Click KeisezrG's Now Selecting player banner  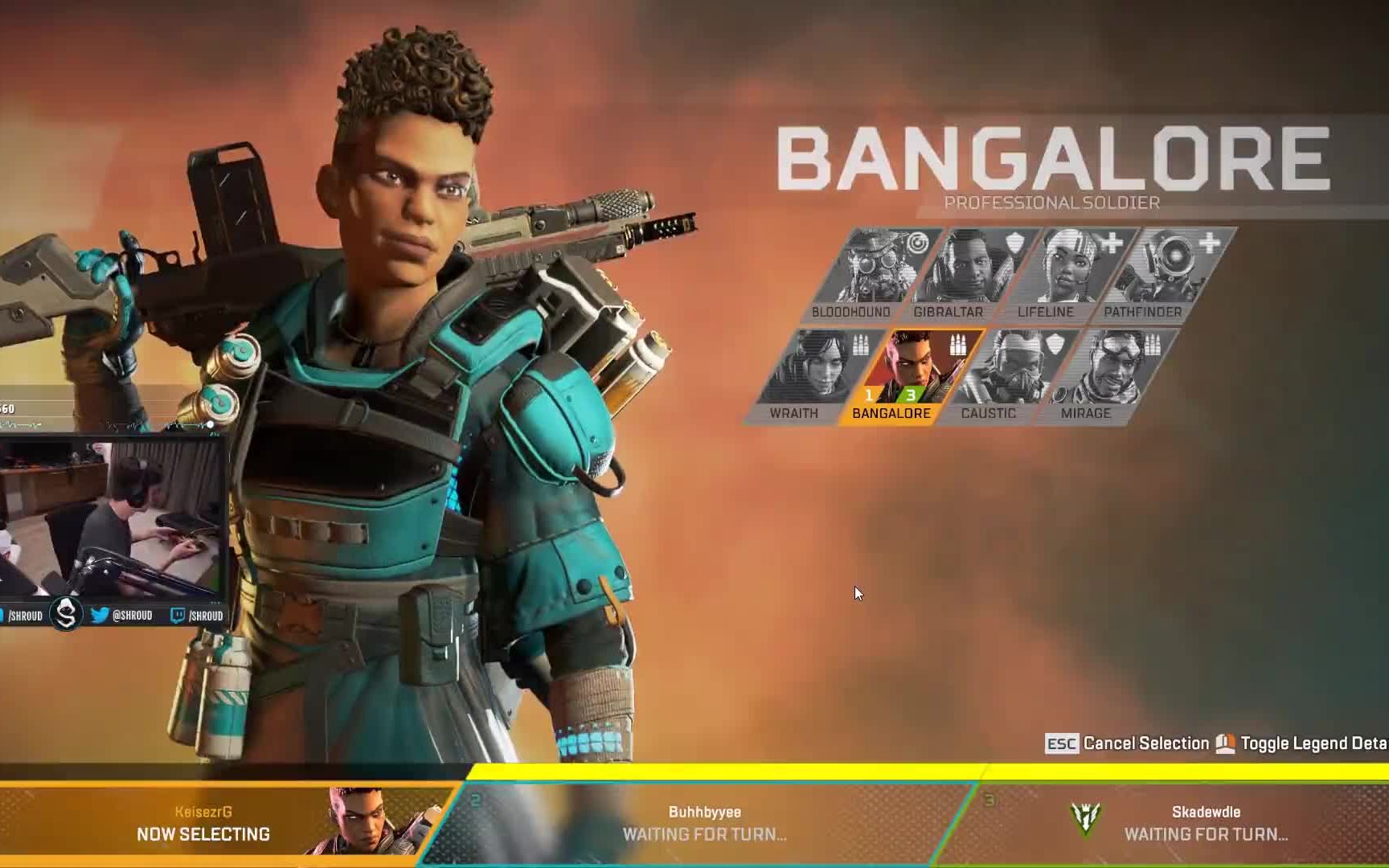(x=217, y=824)
